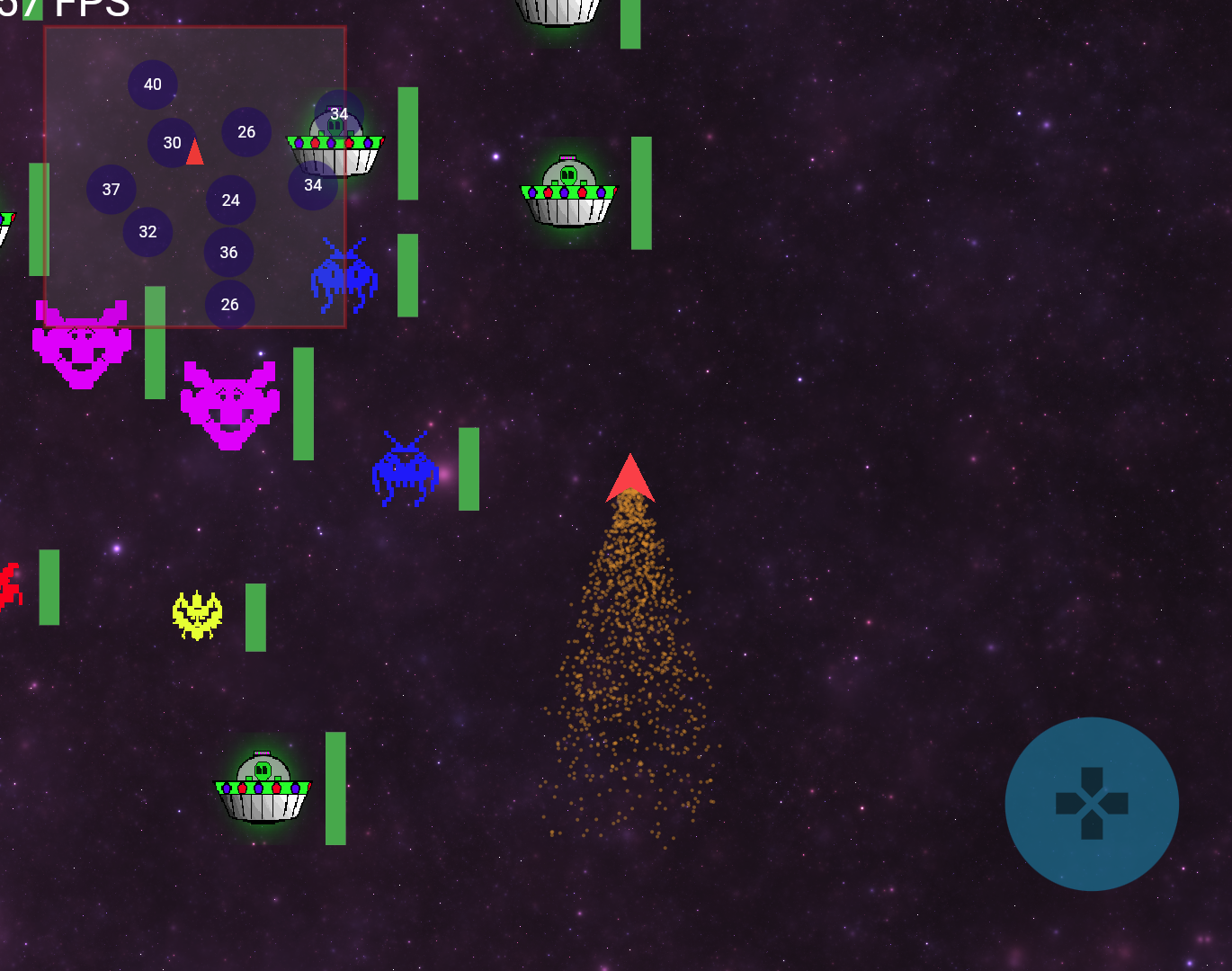Choose the minimap marker numbered 24

231,200
